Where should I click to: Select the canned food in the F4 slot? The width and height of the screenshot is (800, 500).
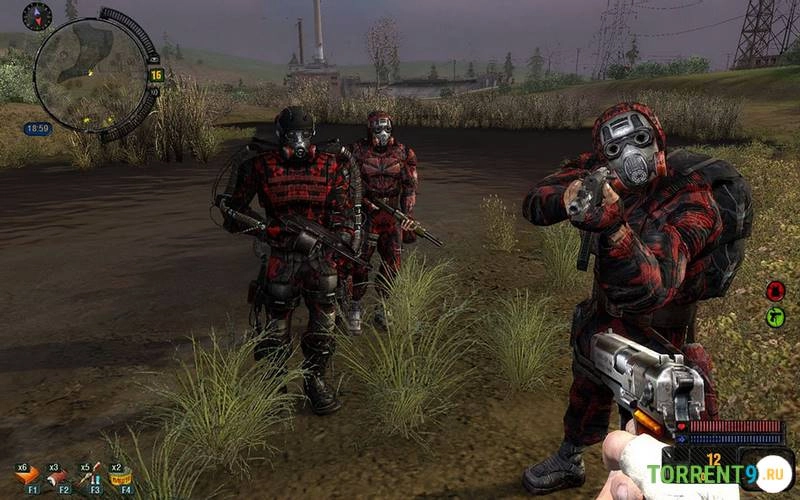pos(121,476)
